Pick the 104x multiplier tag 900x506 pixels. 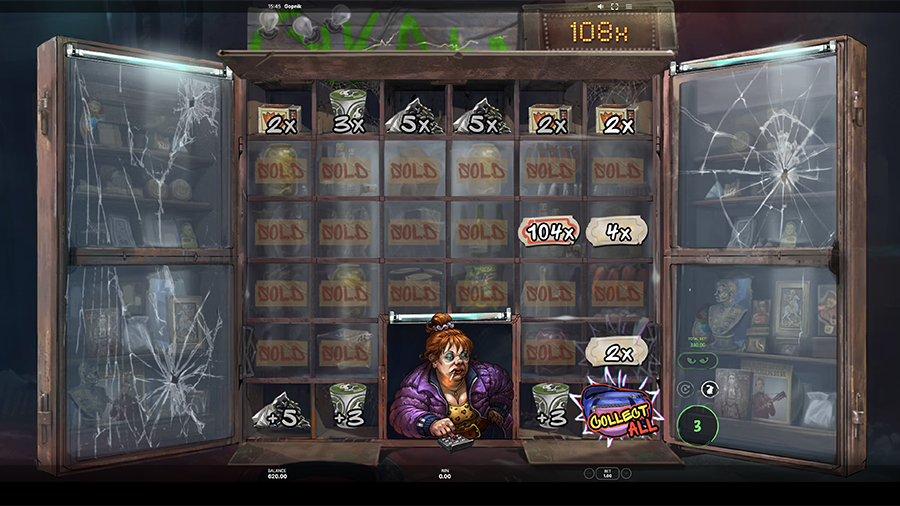pyautogui.click(x=549, y=232)
